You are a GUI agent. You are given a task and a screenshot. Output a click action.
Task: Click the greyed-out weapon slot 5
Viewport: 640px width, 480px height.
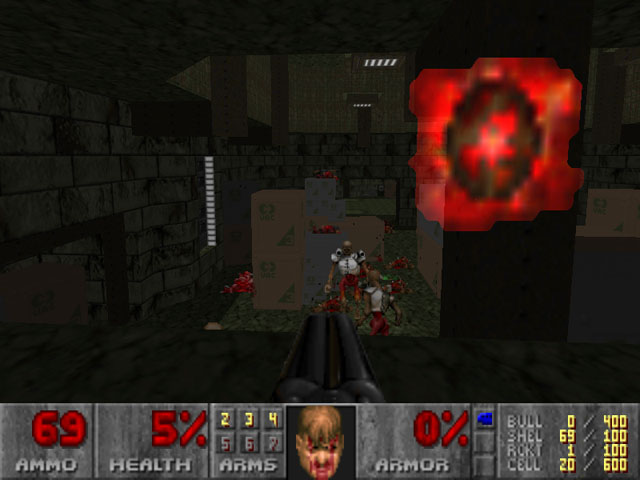(x=225, y=441)
